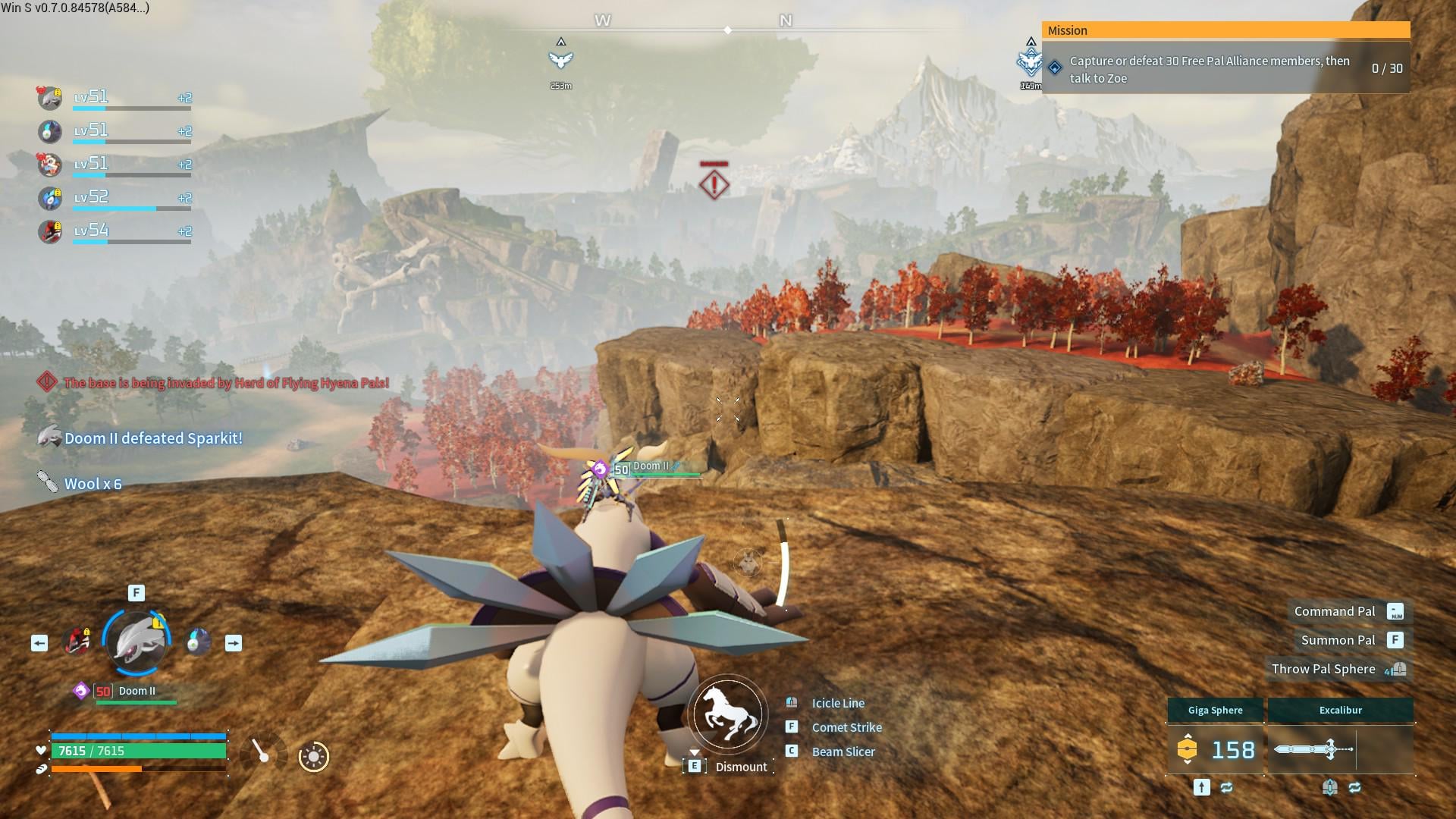
Task: Activate the Beam Slicer skill
Action: click(843, 752)
